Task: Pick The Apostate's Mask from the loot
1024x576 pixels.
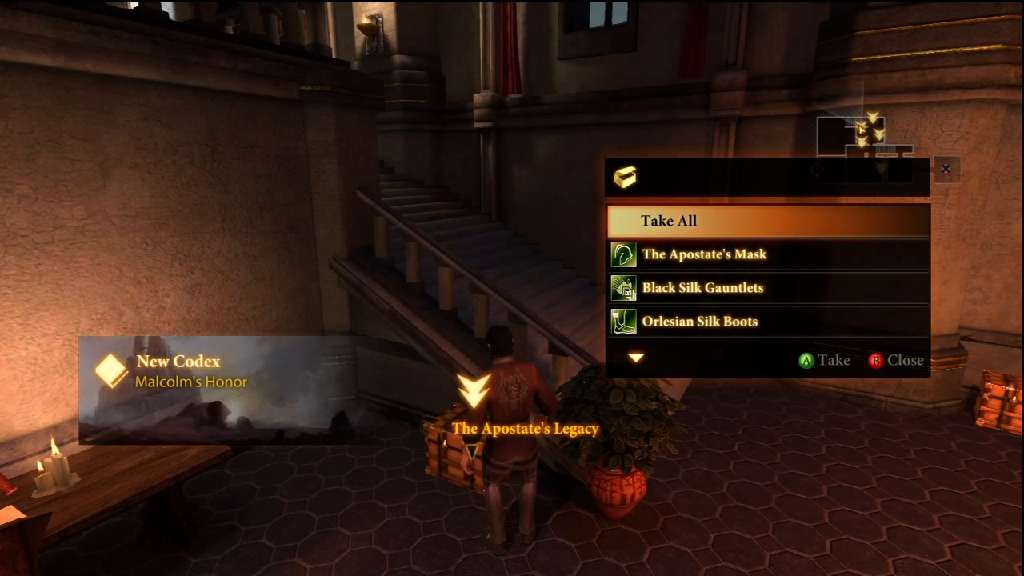Action: tap(767, 254)
